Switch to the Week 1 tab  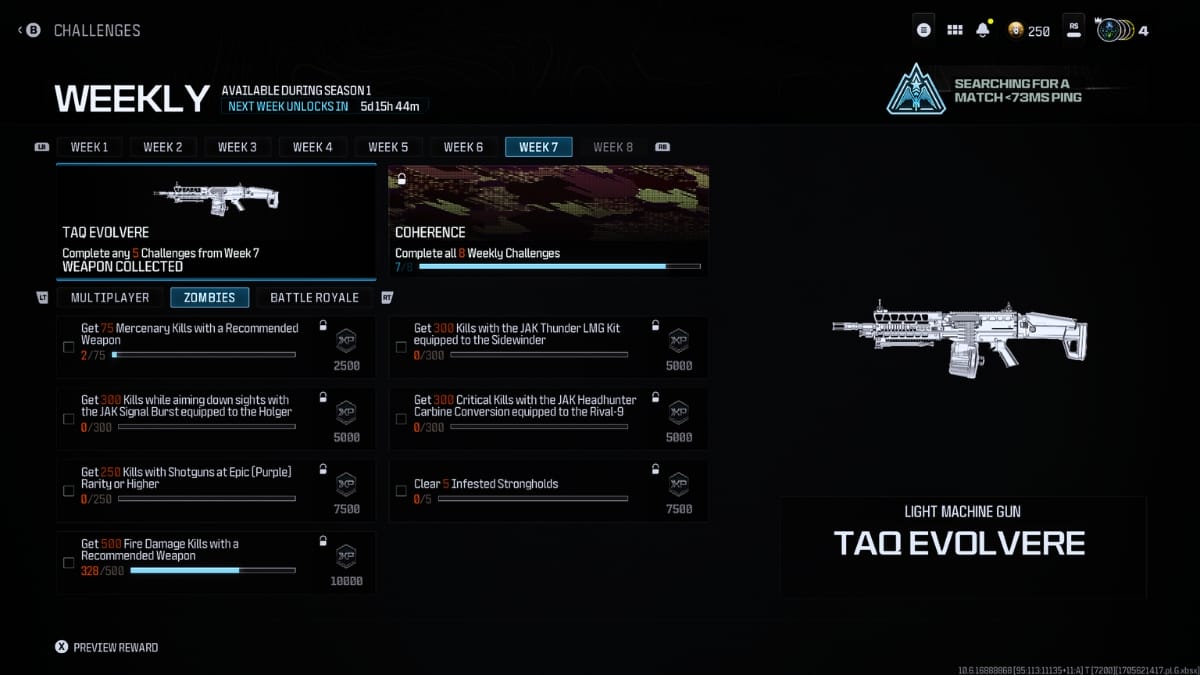[x=89, y=147]
